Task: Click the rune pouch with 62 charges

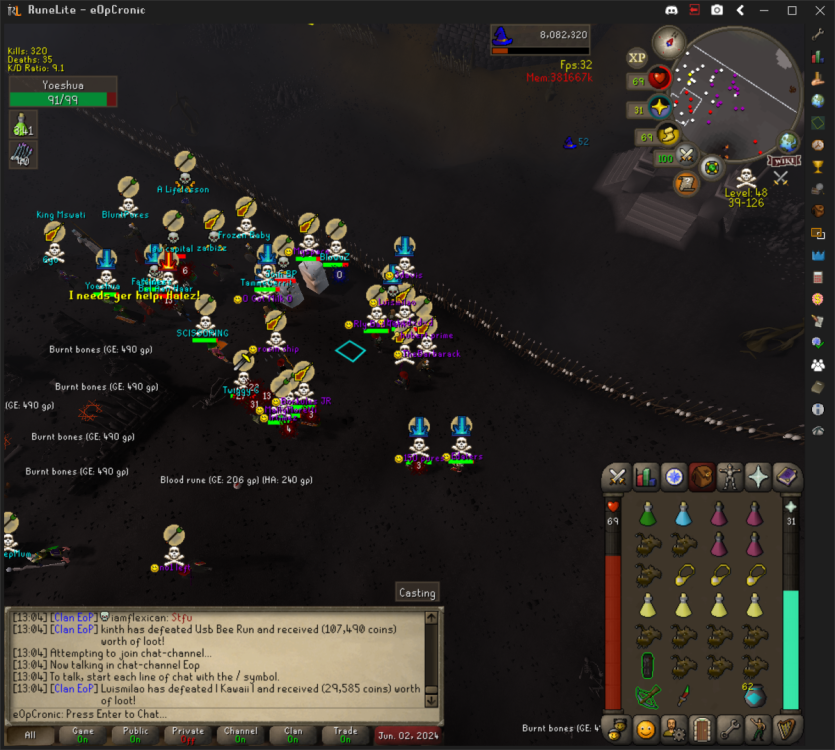Action: tap(755, 694)
